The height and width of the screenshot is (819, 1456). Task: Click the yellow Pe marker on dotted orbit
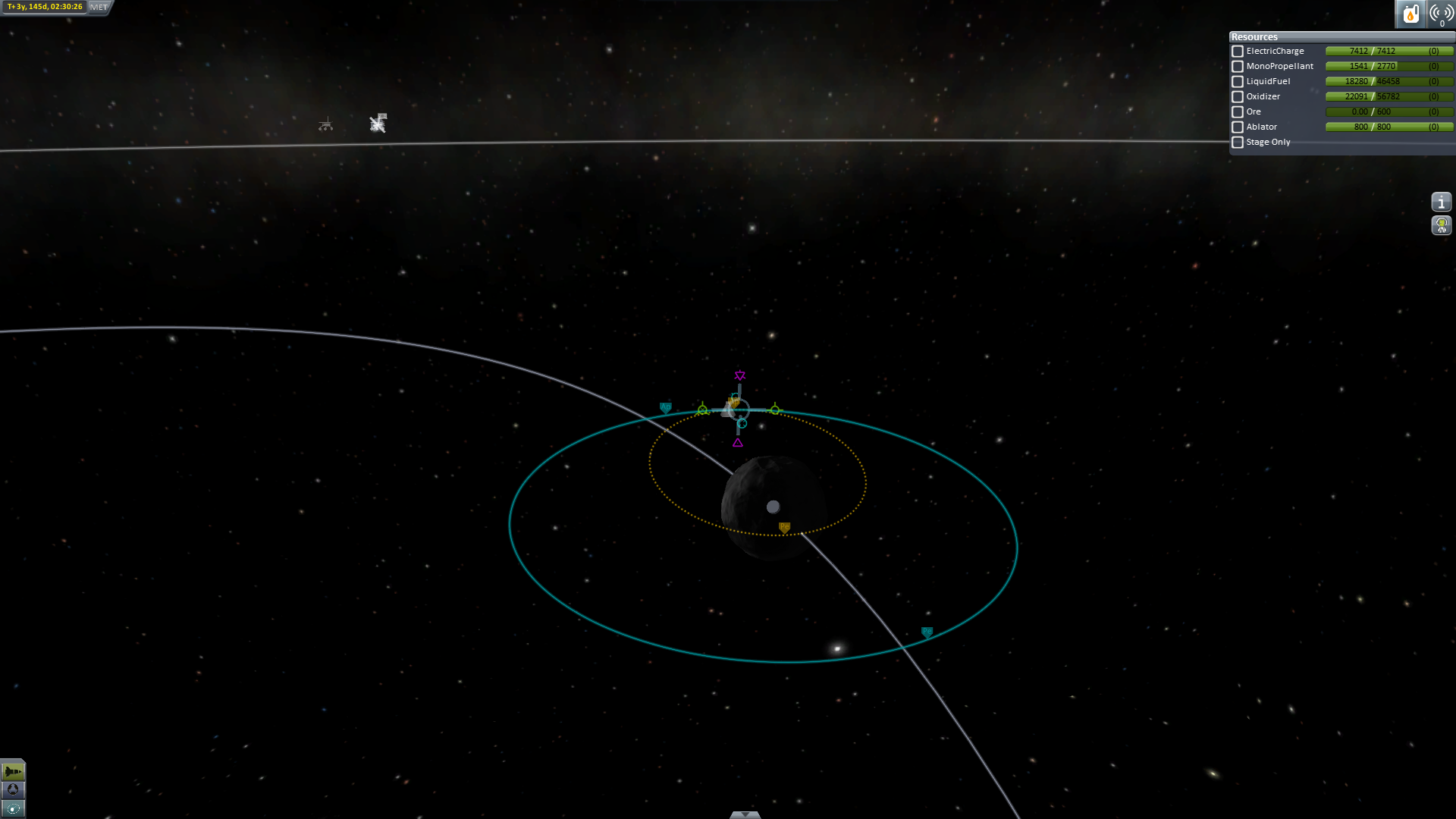coord(784,527)
